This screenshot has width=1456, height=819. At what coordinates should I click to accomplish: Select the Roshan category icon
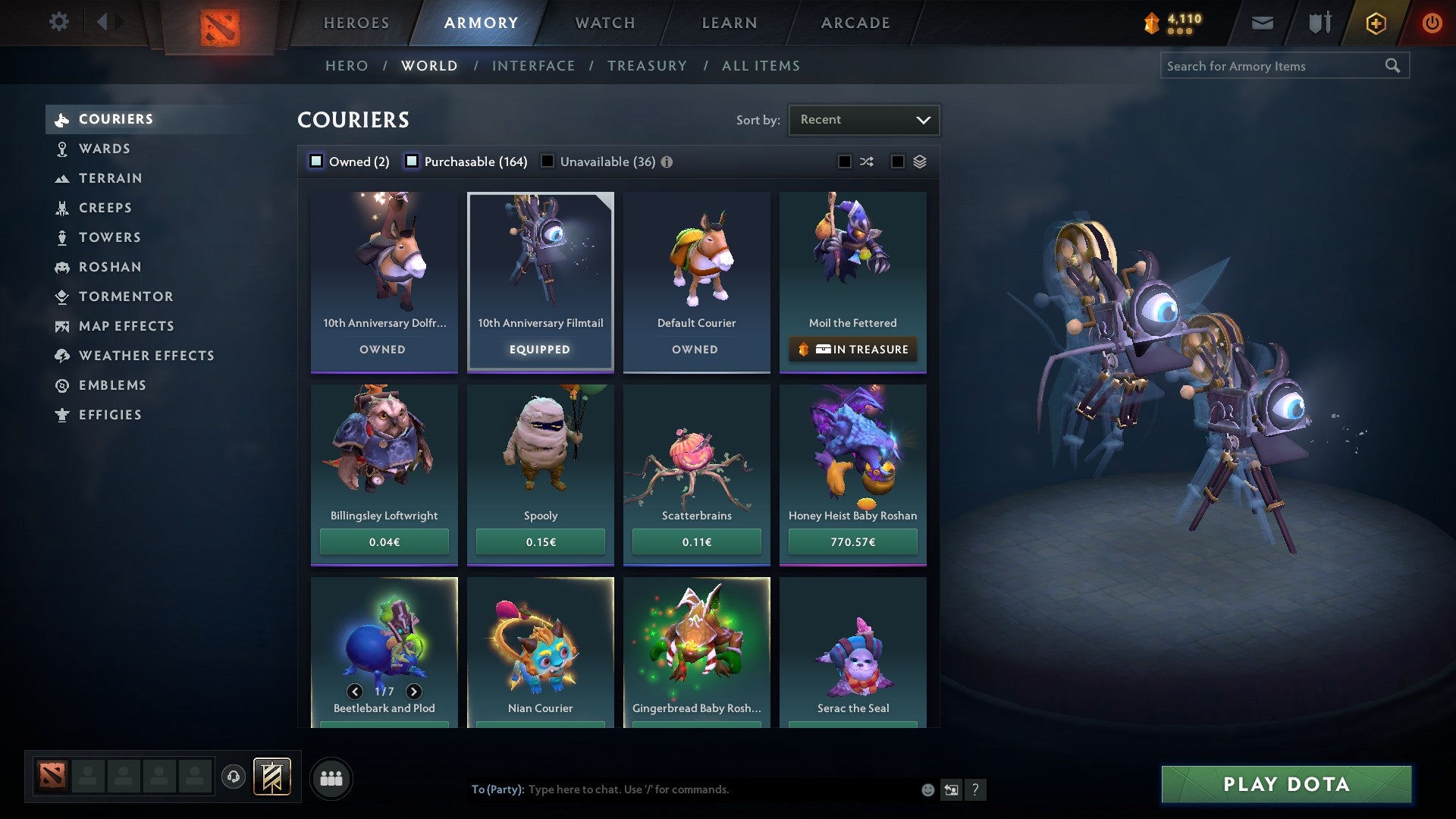click(x=62, y=267)
